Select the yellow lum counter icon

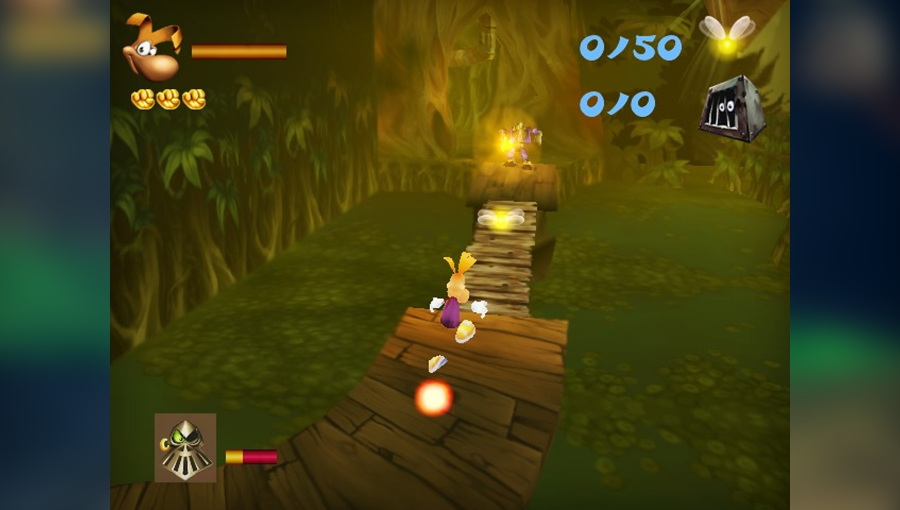coord(727,34)
